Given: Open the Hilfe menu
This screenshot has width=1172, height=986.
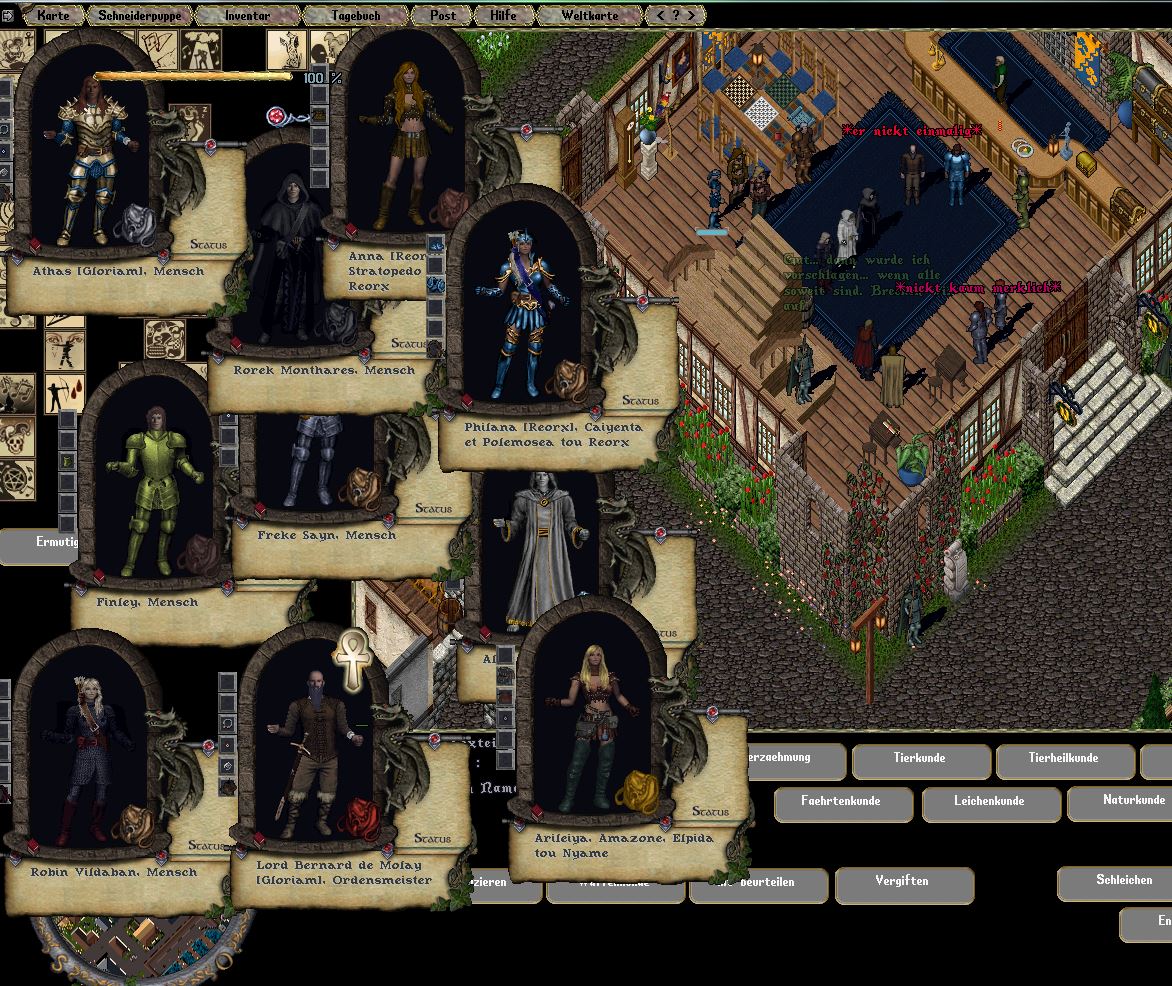Looking at the screenshot, I should 503,15.
